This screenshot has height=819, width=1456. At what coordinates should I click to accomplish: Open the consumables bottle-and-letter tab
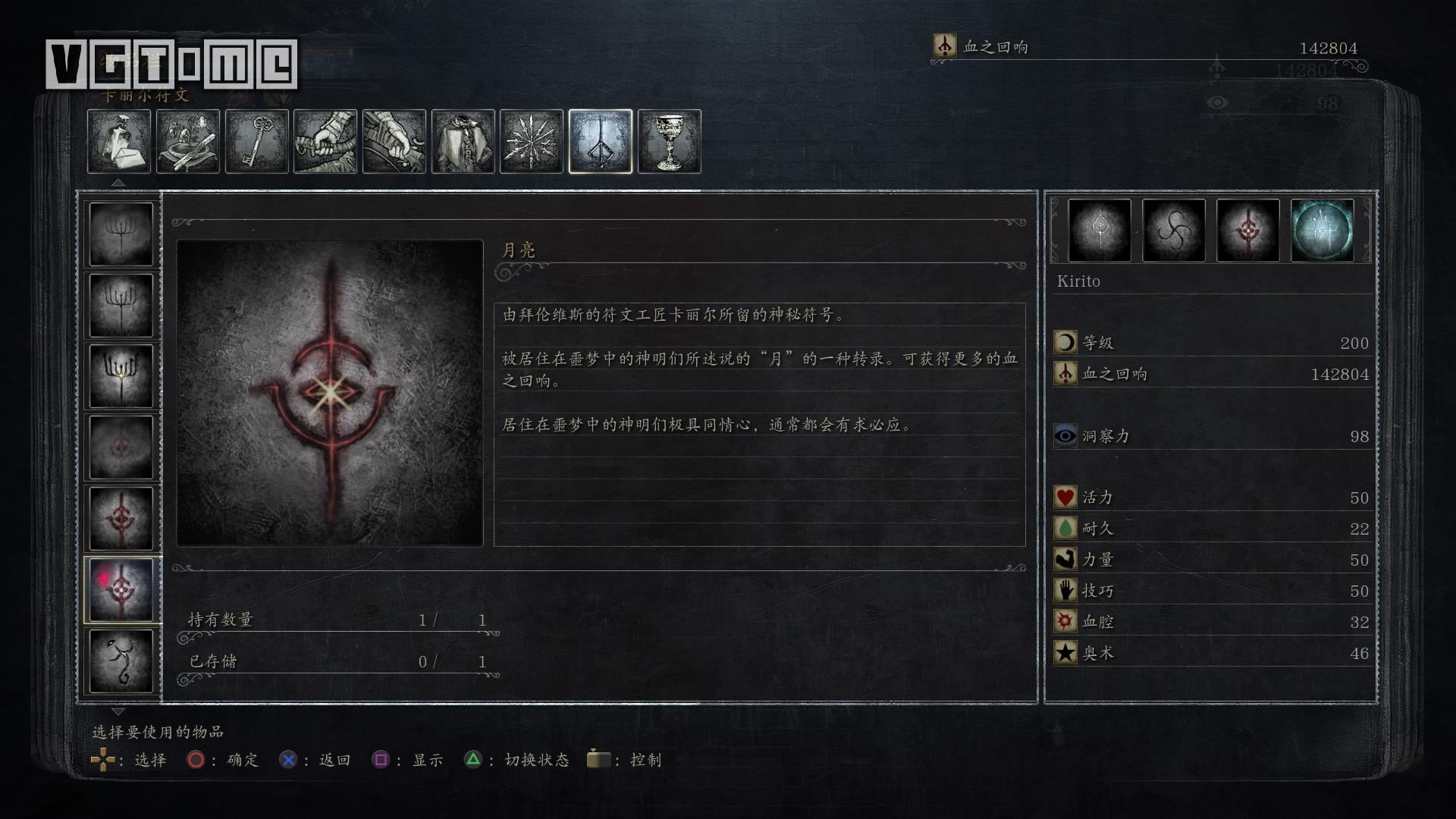click(119, 142)
